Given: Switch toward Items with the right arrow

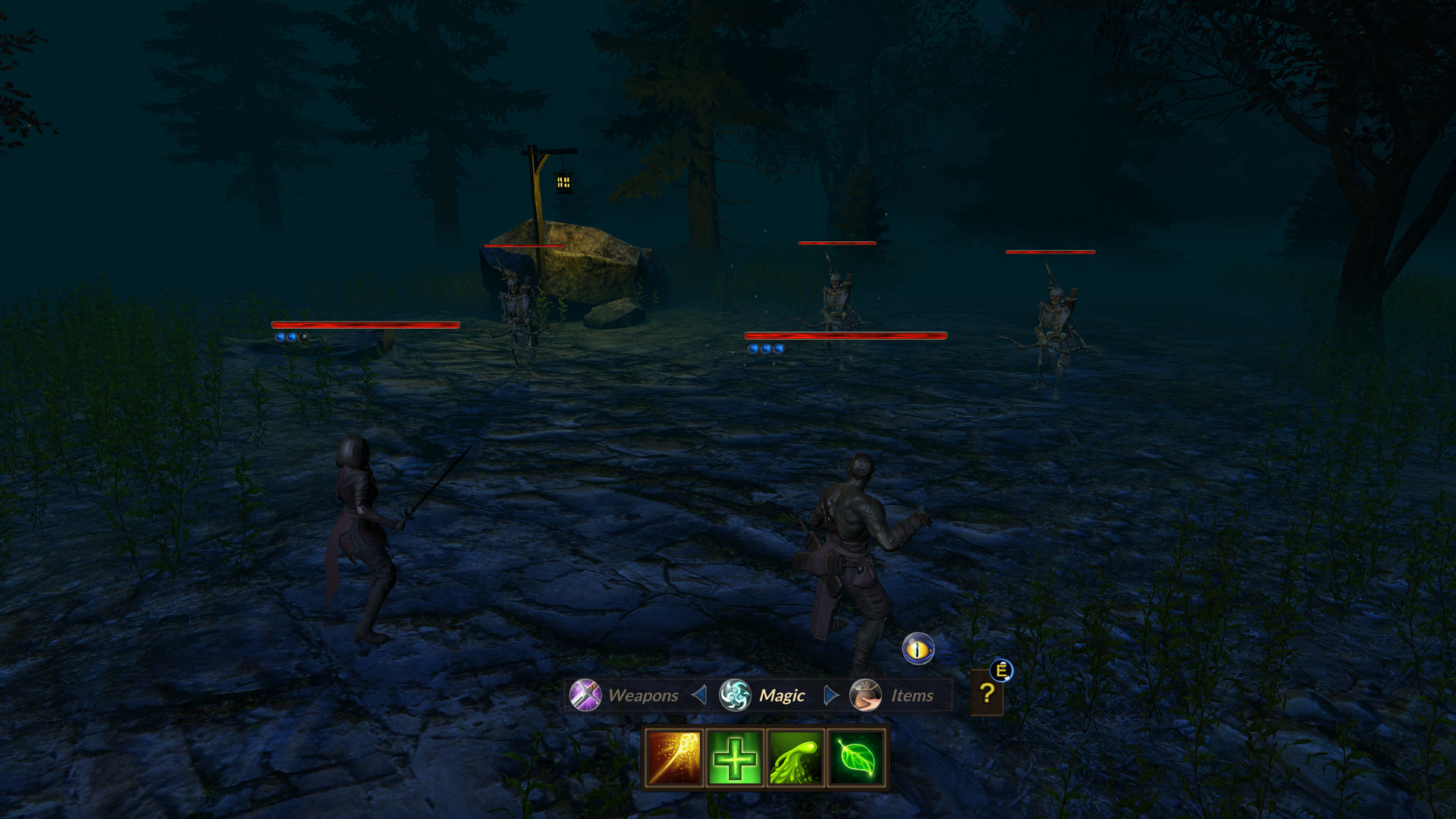Looking at the screenshot, I should [831, 695].
